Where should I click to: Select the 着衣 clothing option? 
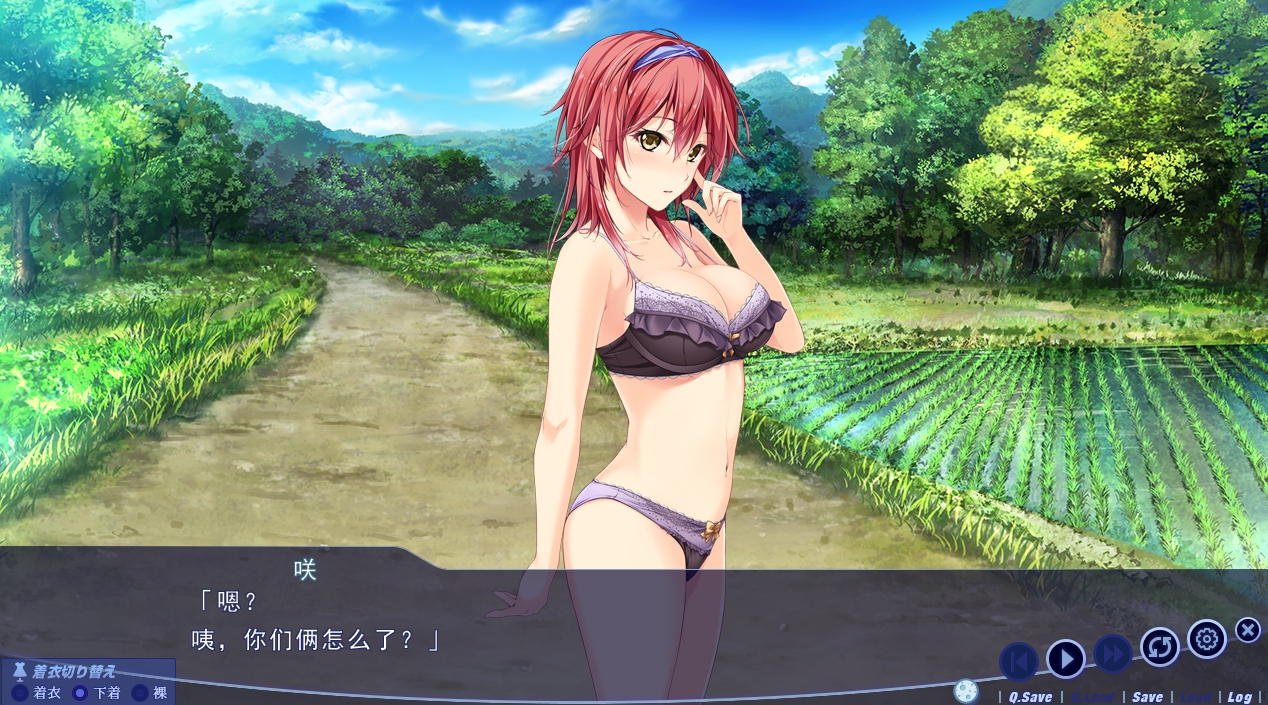(x=19, y=693)
